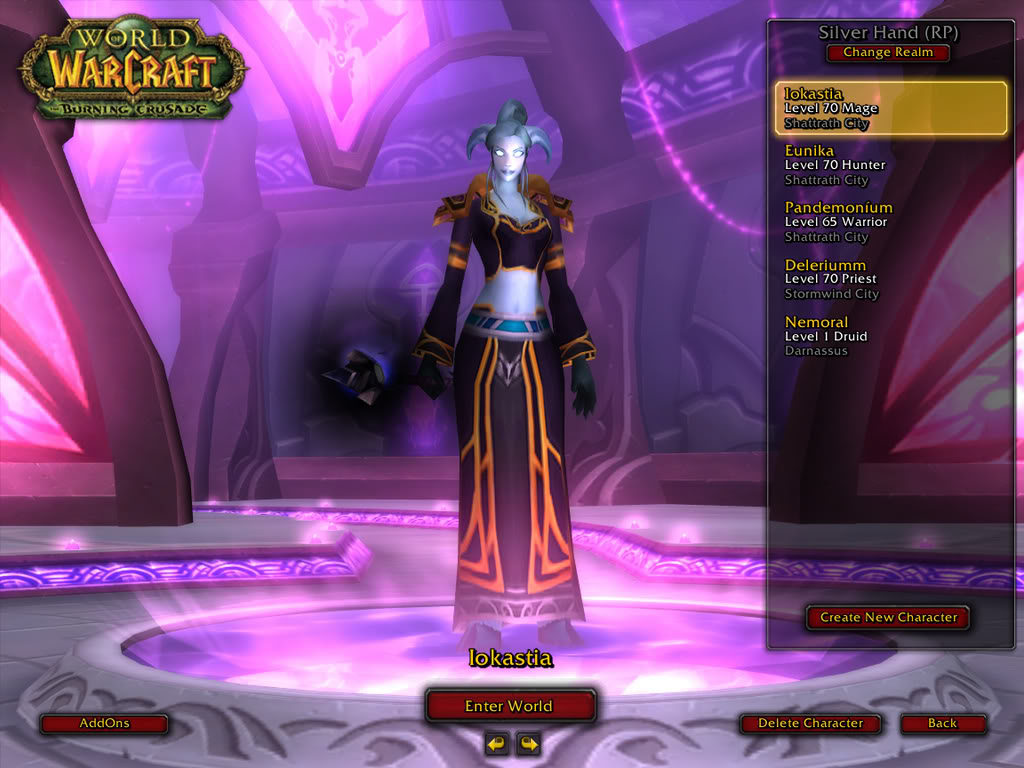The width and height of the screenshot is (1024, 768).
Task: Go back using the Back button
Action: click(942, 723)
